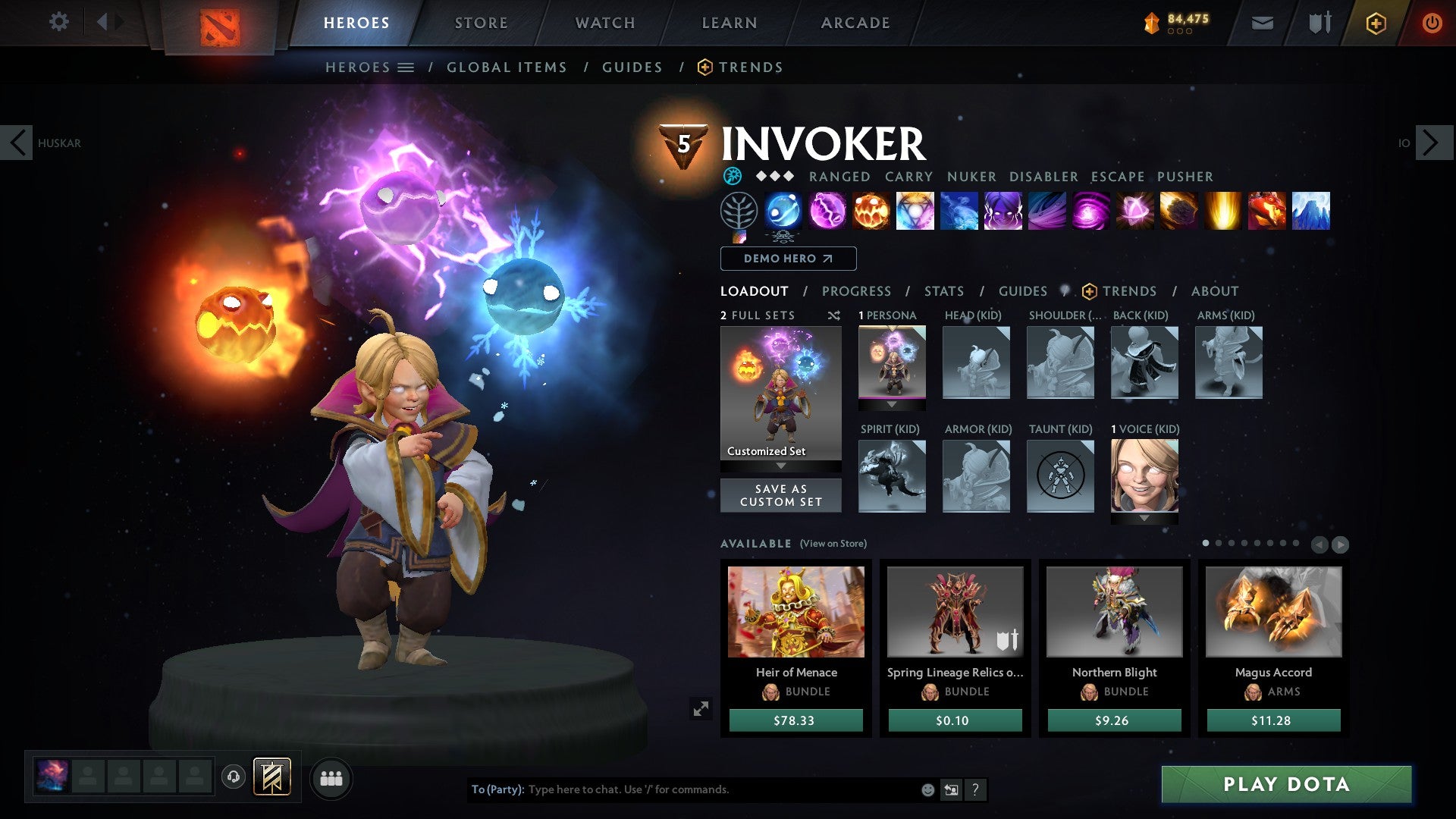Open the Invoker talent tree icon

point(740,212)
